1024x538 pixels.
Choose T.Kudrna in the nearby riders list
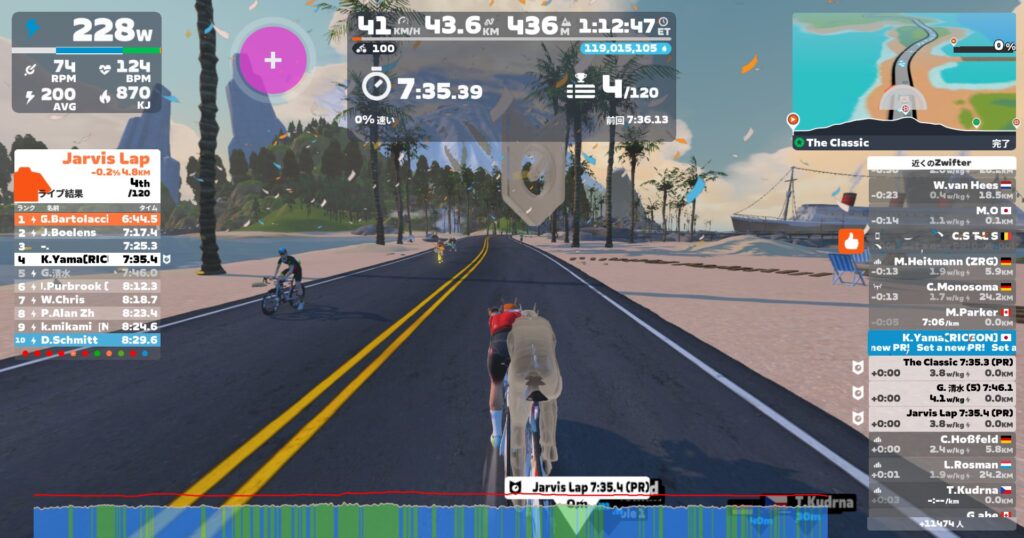pyautogui.click(x=940, y=495)
